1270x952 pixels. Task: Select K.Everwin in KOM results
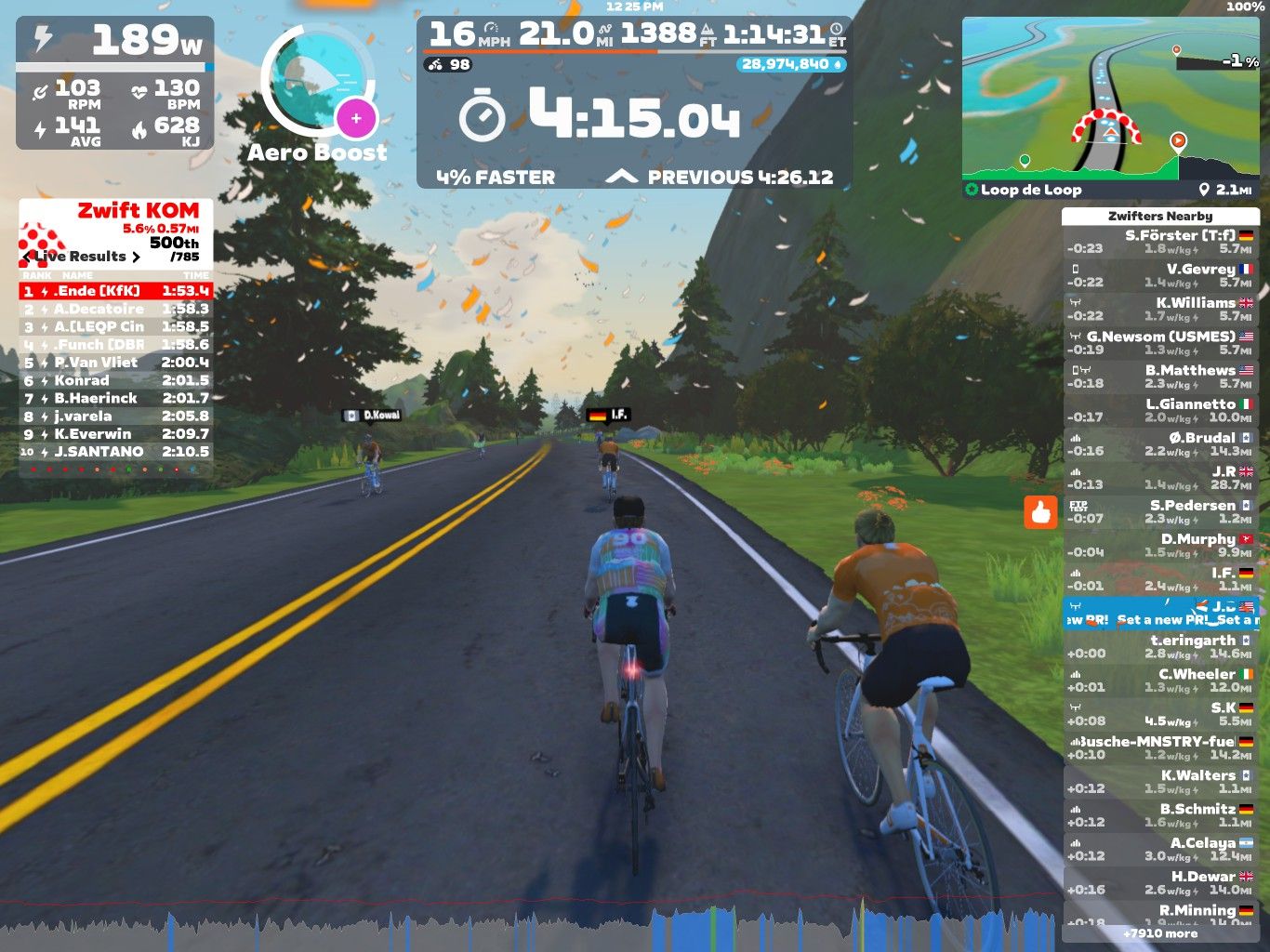(x=116, y=434)
